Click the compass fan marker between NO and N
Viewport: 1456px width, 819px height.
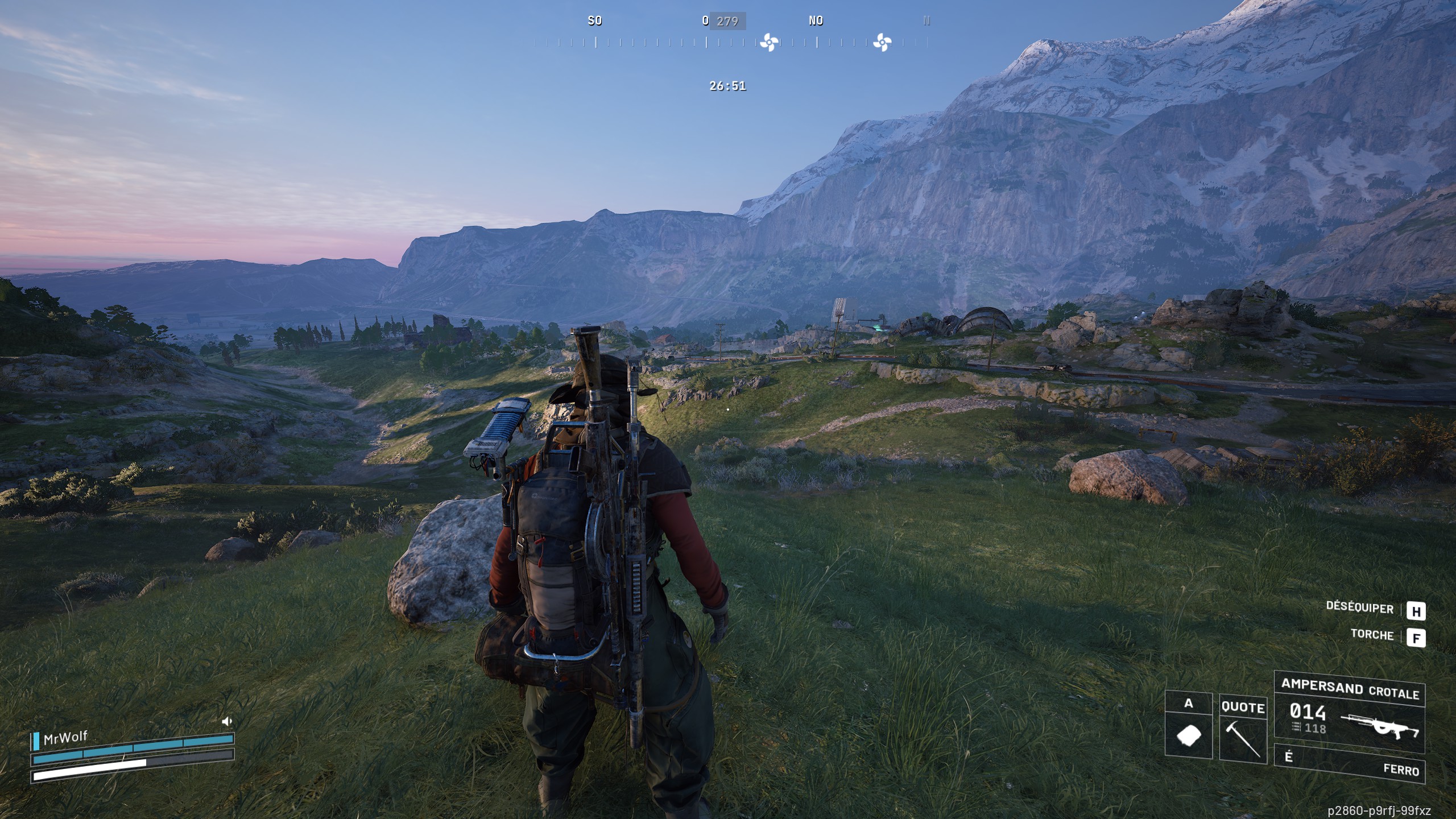(x=882, y=42)
